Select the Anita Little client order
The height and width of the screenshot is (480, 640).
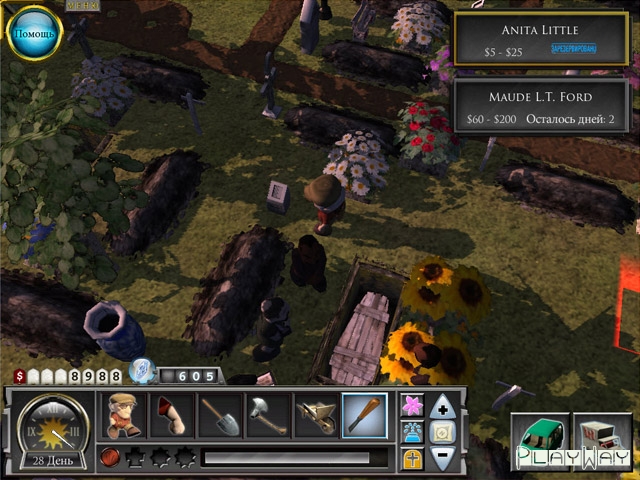(x=541, y=38)
